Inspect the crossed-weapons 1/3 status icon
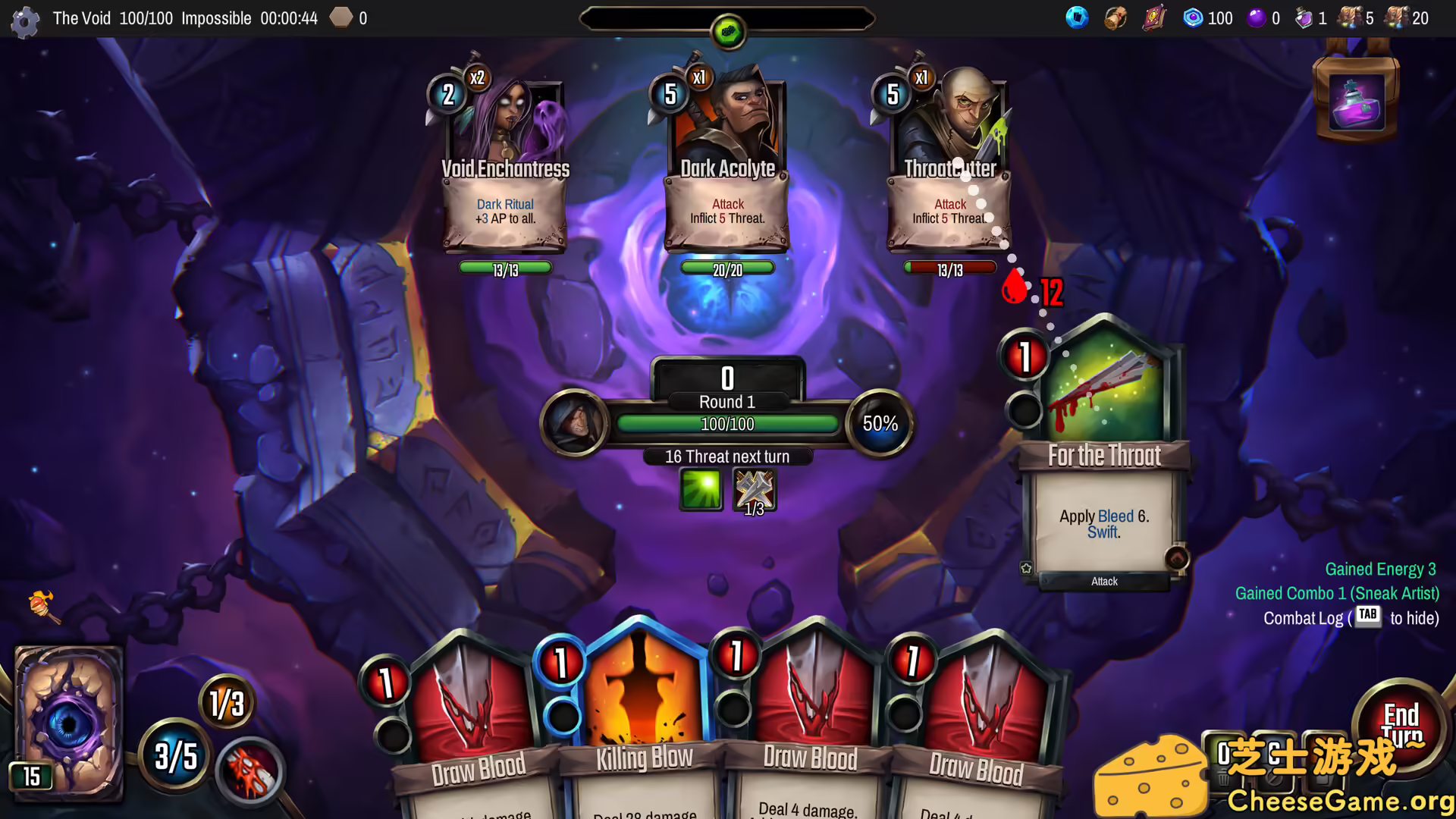 754,491
